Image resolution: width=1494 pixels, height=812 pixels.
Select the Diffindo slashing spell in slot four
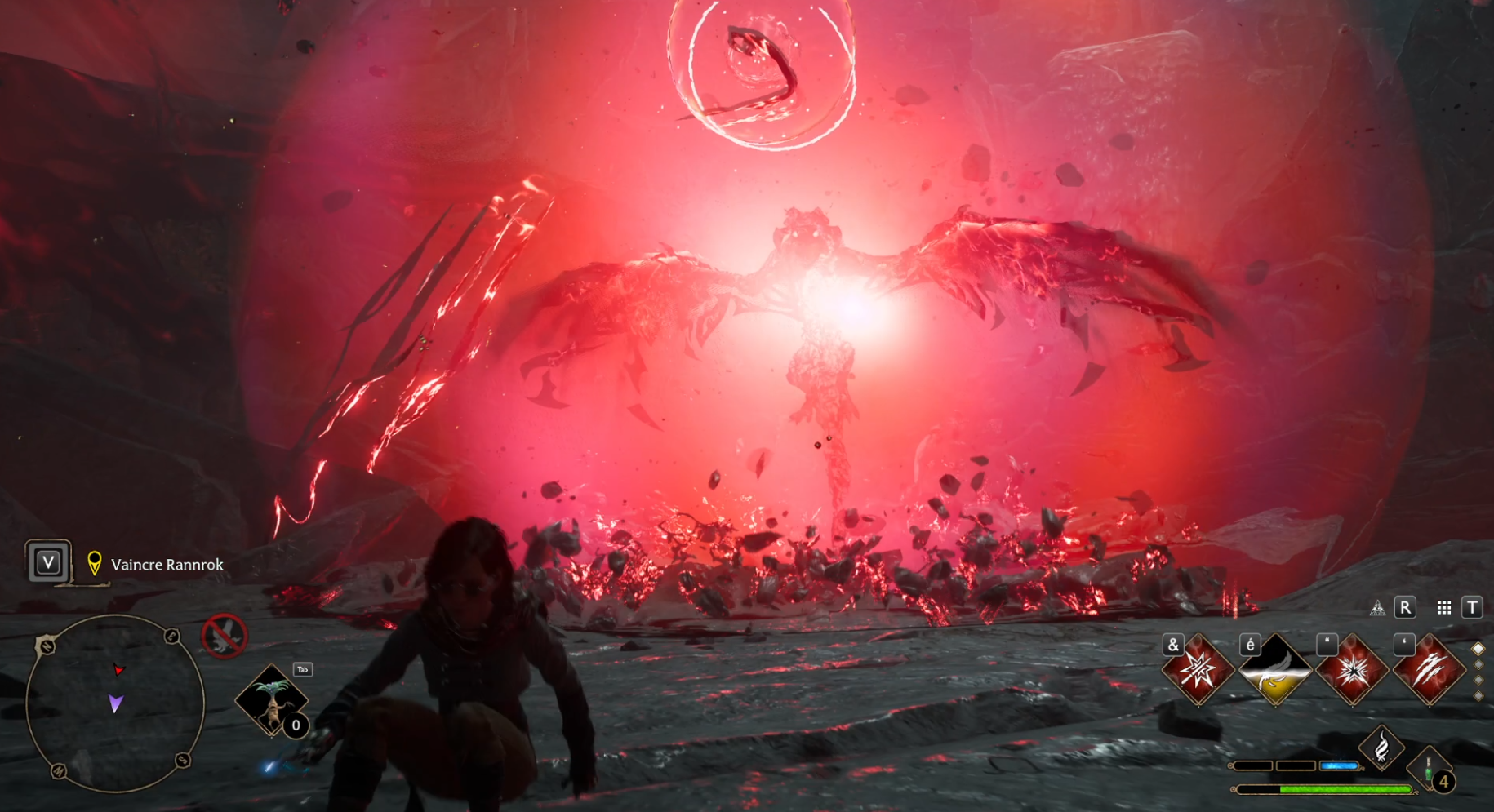pos(1430,669)
